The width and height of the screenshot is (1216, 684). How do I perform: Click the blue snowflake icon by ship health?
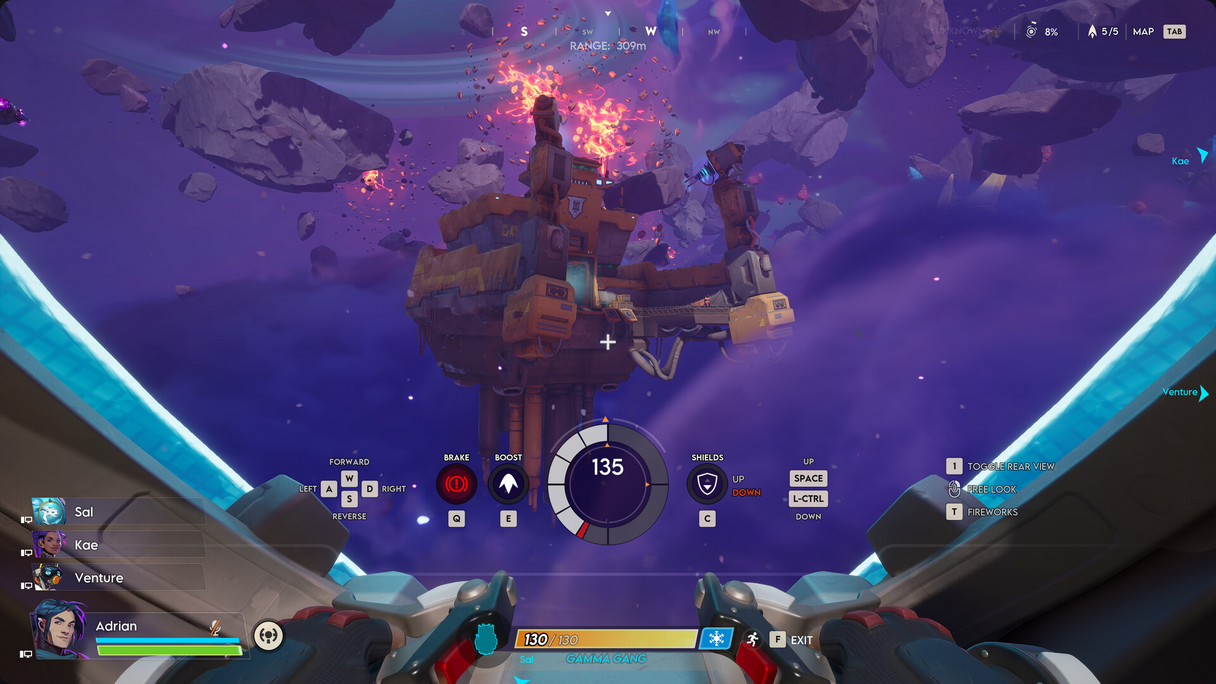click(715, 639)
